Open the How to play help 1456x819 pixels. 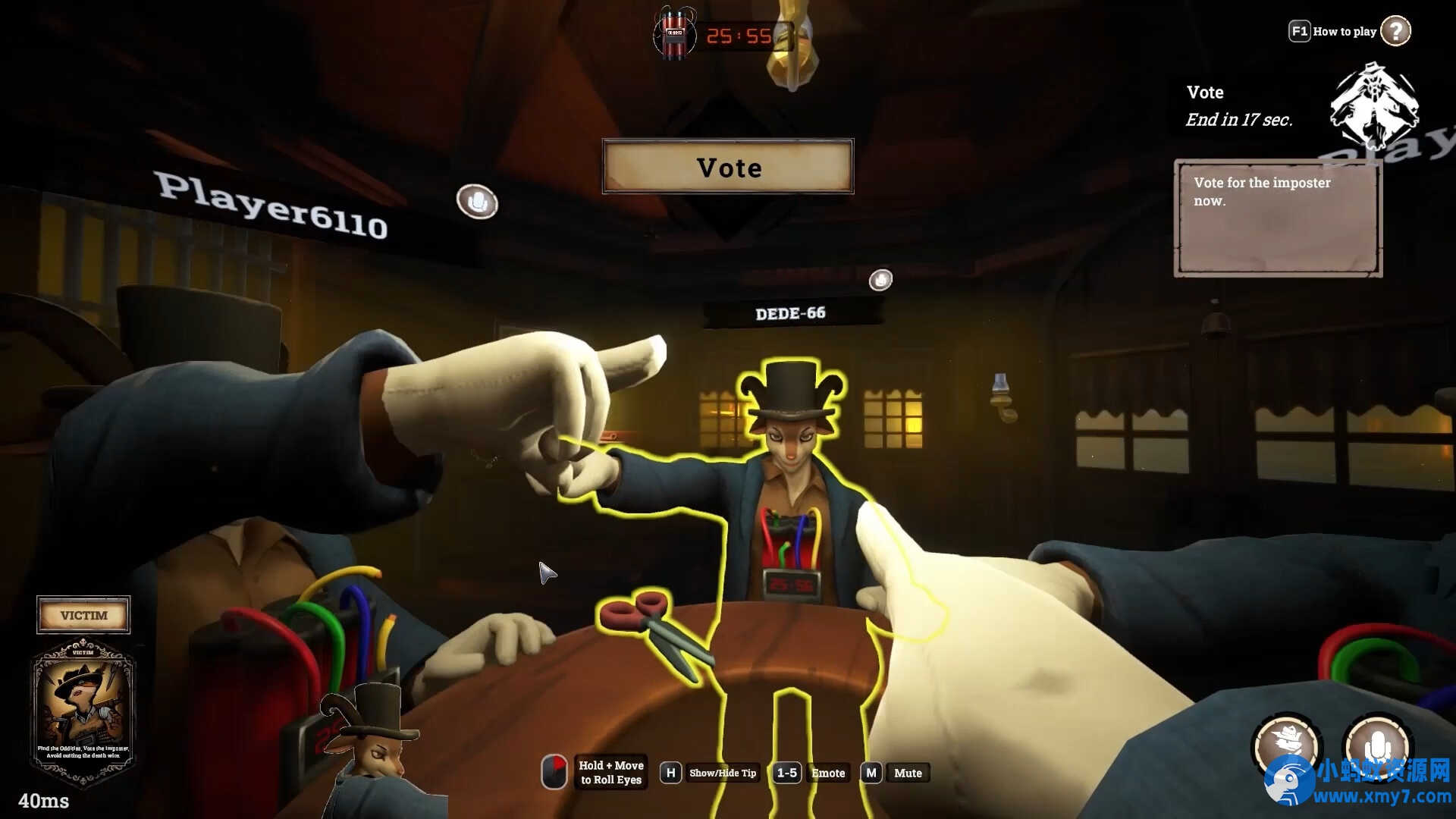click(1395, 31)
